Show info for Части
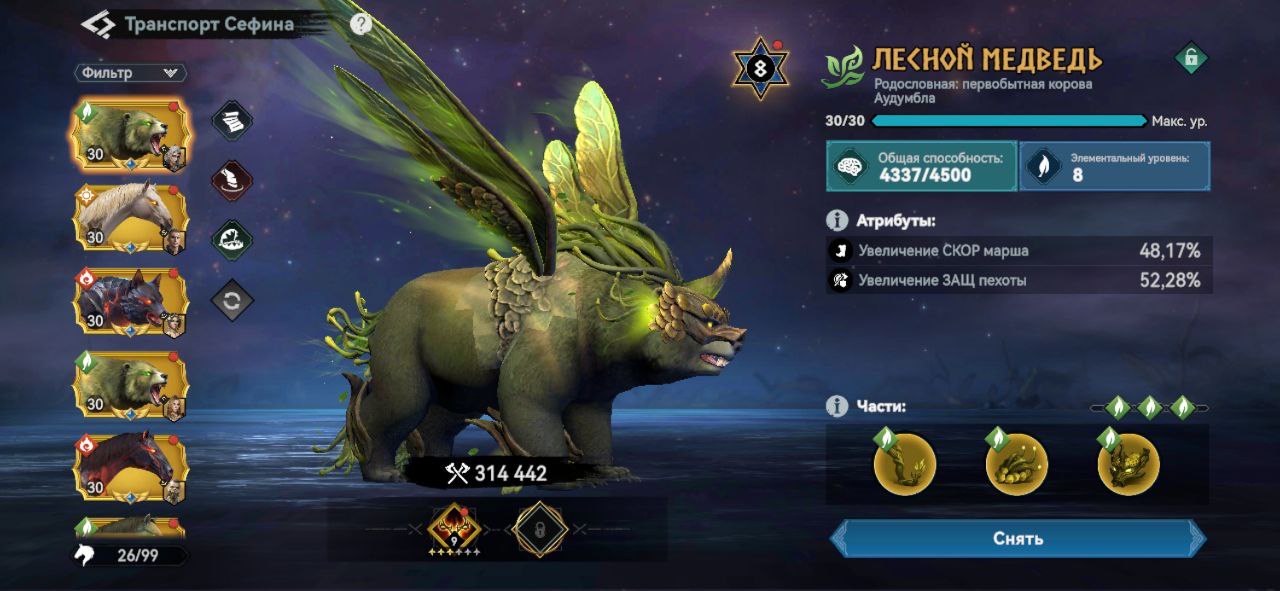 point(837,406)
